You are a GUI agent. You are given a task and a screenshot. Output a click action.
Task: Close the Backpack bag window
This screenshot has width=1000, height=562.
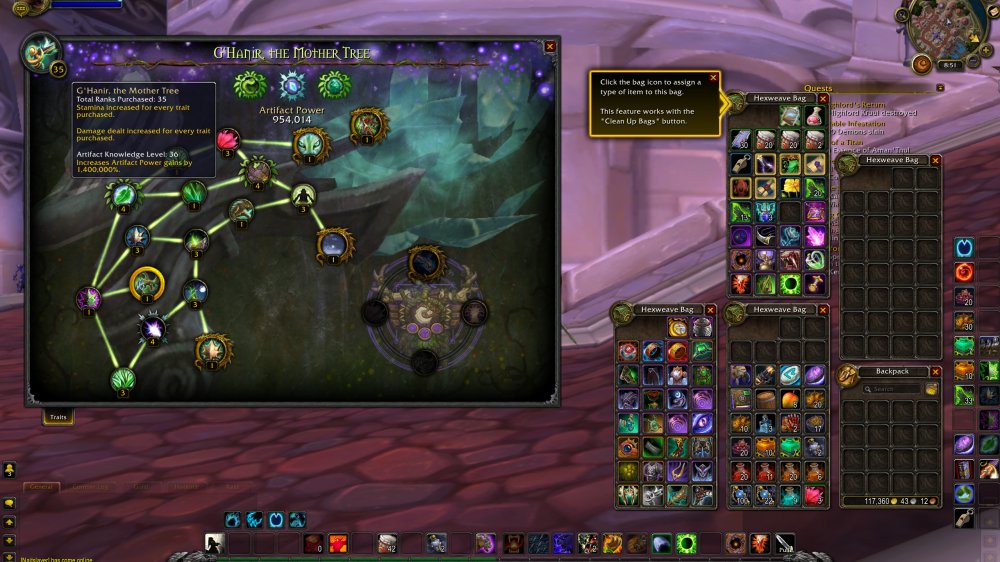tap(936, 371)
